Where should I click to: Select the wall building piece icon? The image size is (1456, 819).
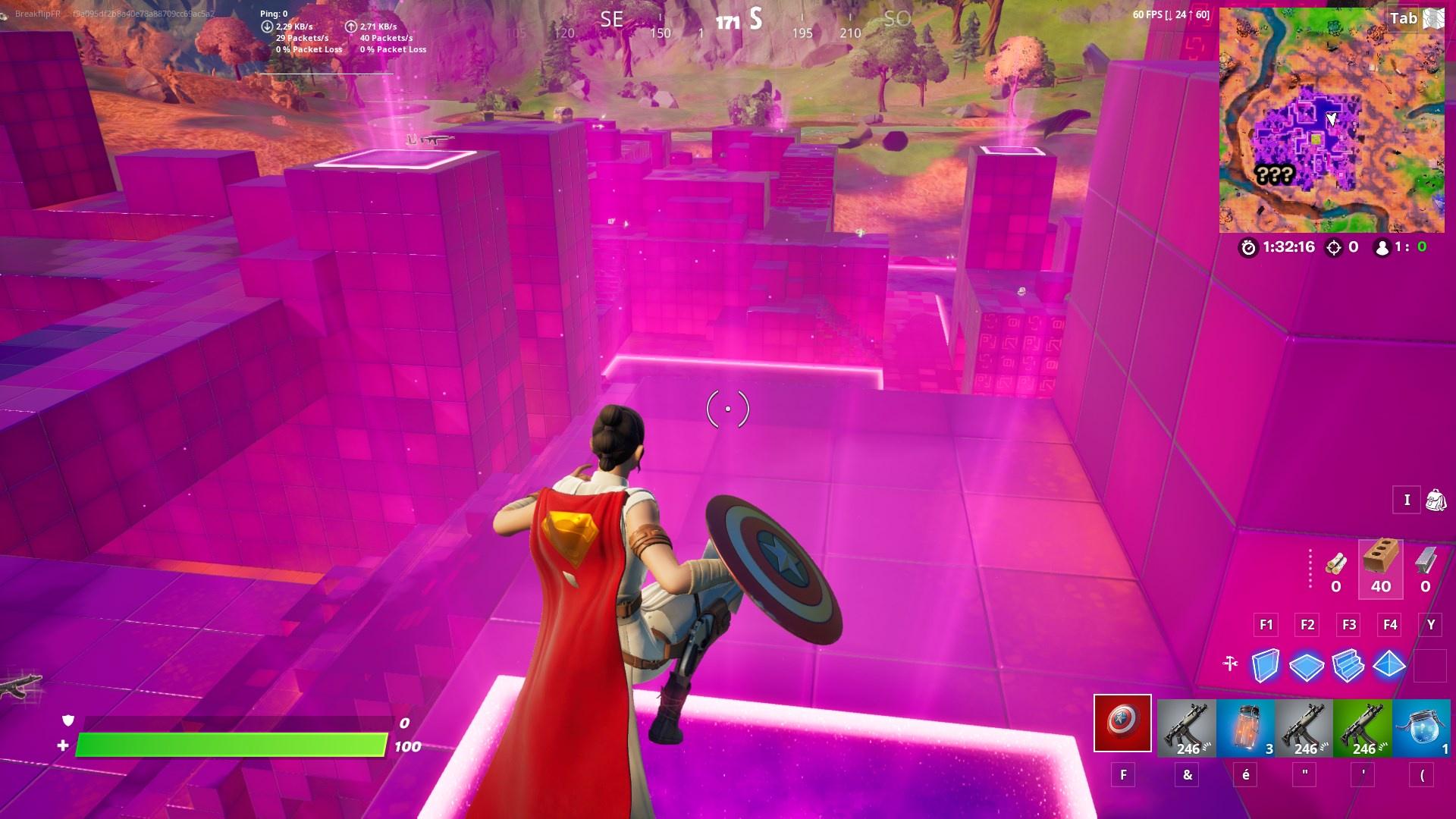pyautogui.click(x=1265, y=665)
